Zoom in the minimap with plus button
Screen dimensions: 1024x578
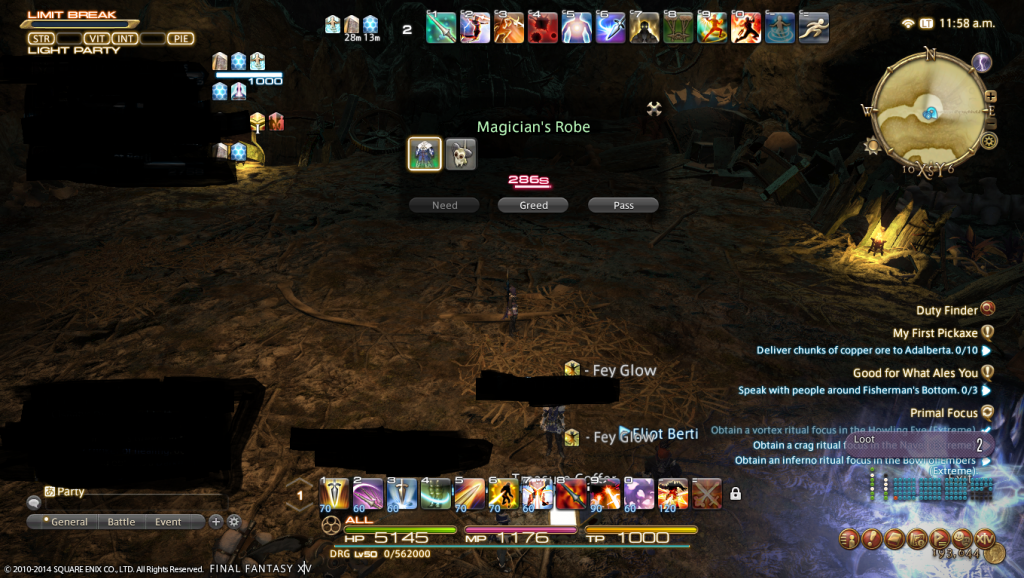click(x=990, y=97)
